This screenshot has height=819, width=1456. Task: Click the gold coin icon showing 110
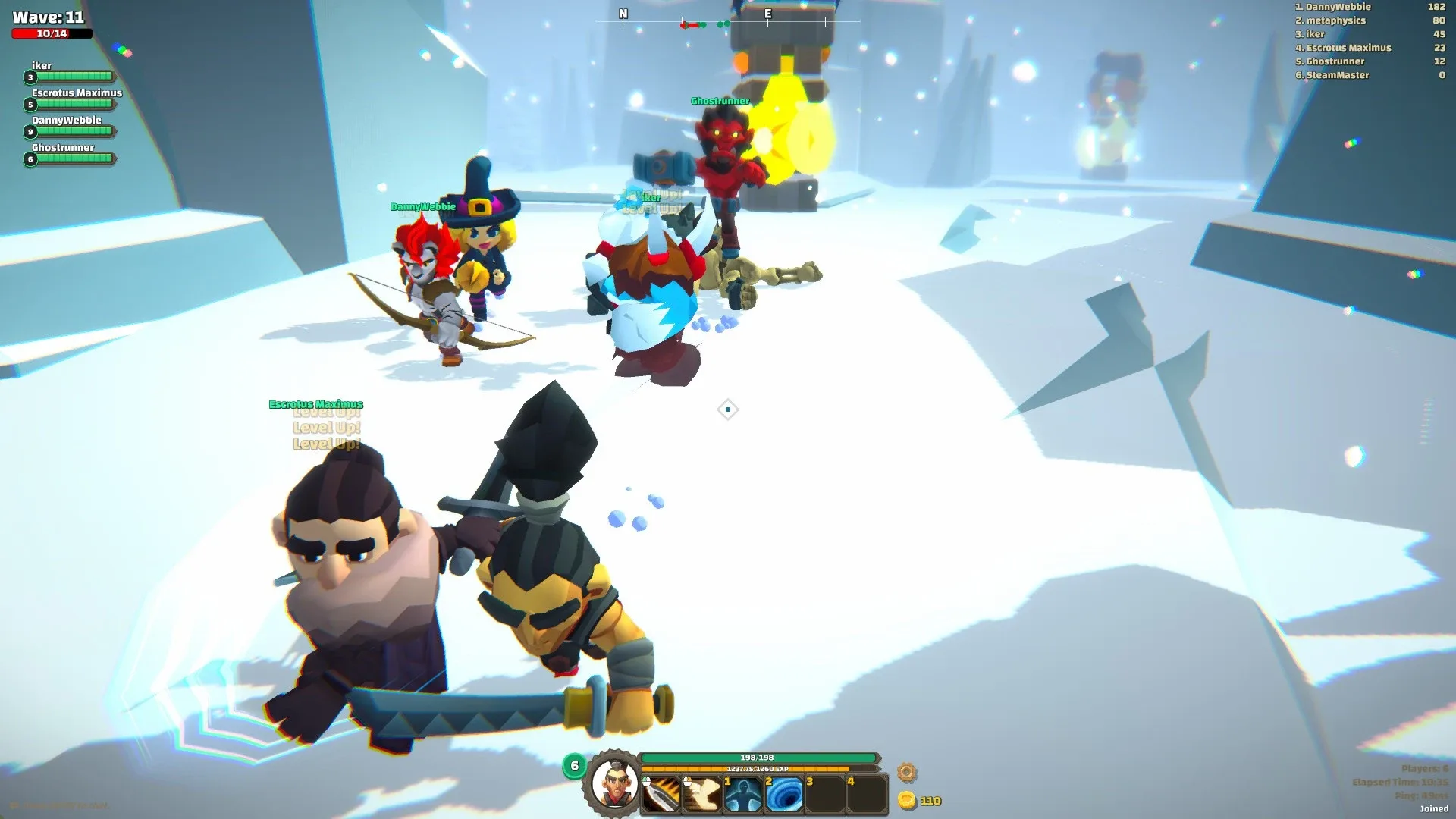click(908, 799)
